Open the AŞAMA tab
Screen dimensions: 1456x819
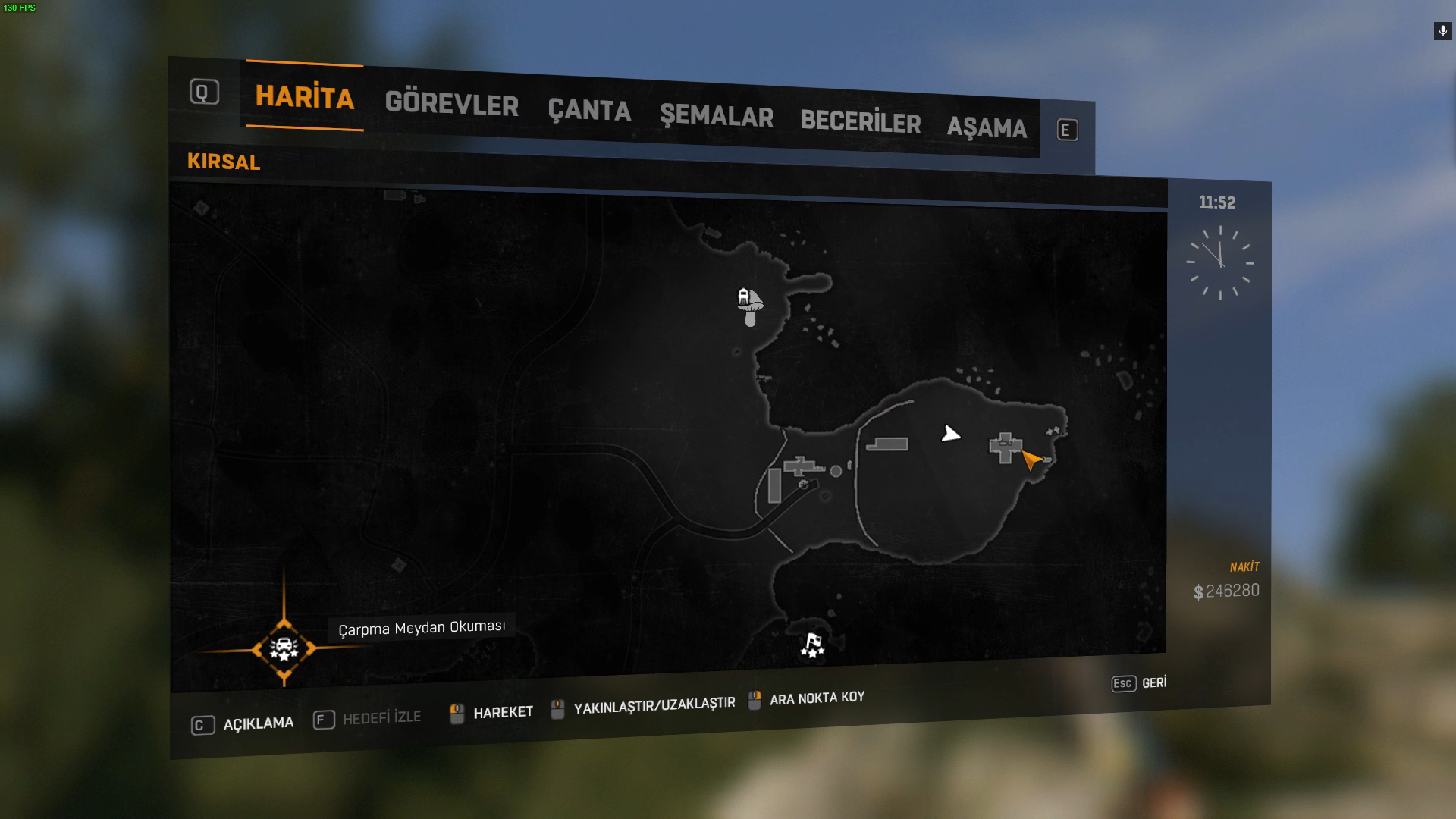(987, 127)
